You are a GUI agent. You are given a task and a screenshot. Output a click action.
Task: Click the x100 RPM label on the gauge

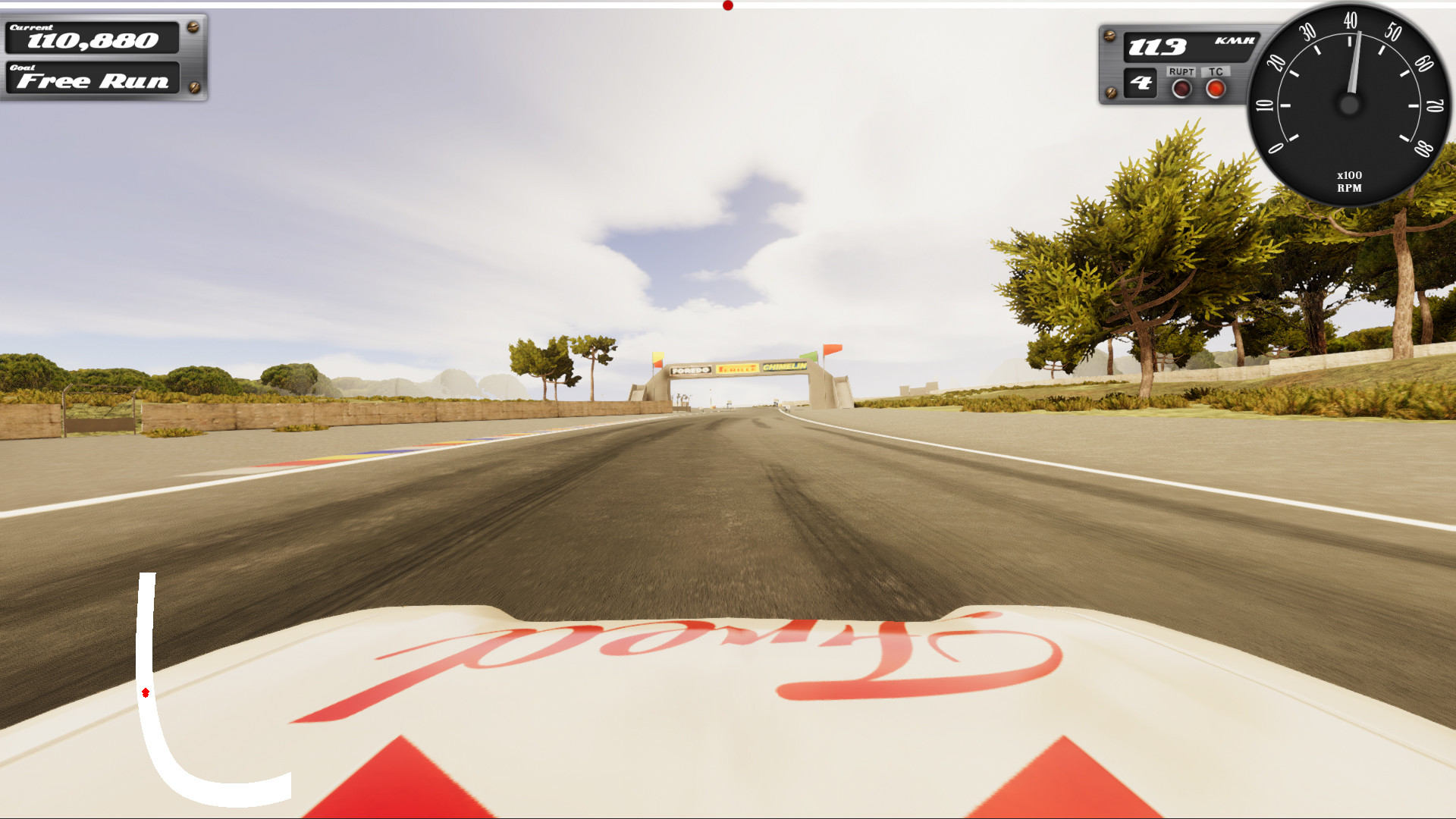click(1349, 180)
